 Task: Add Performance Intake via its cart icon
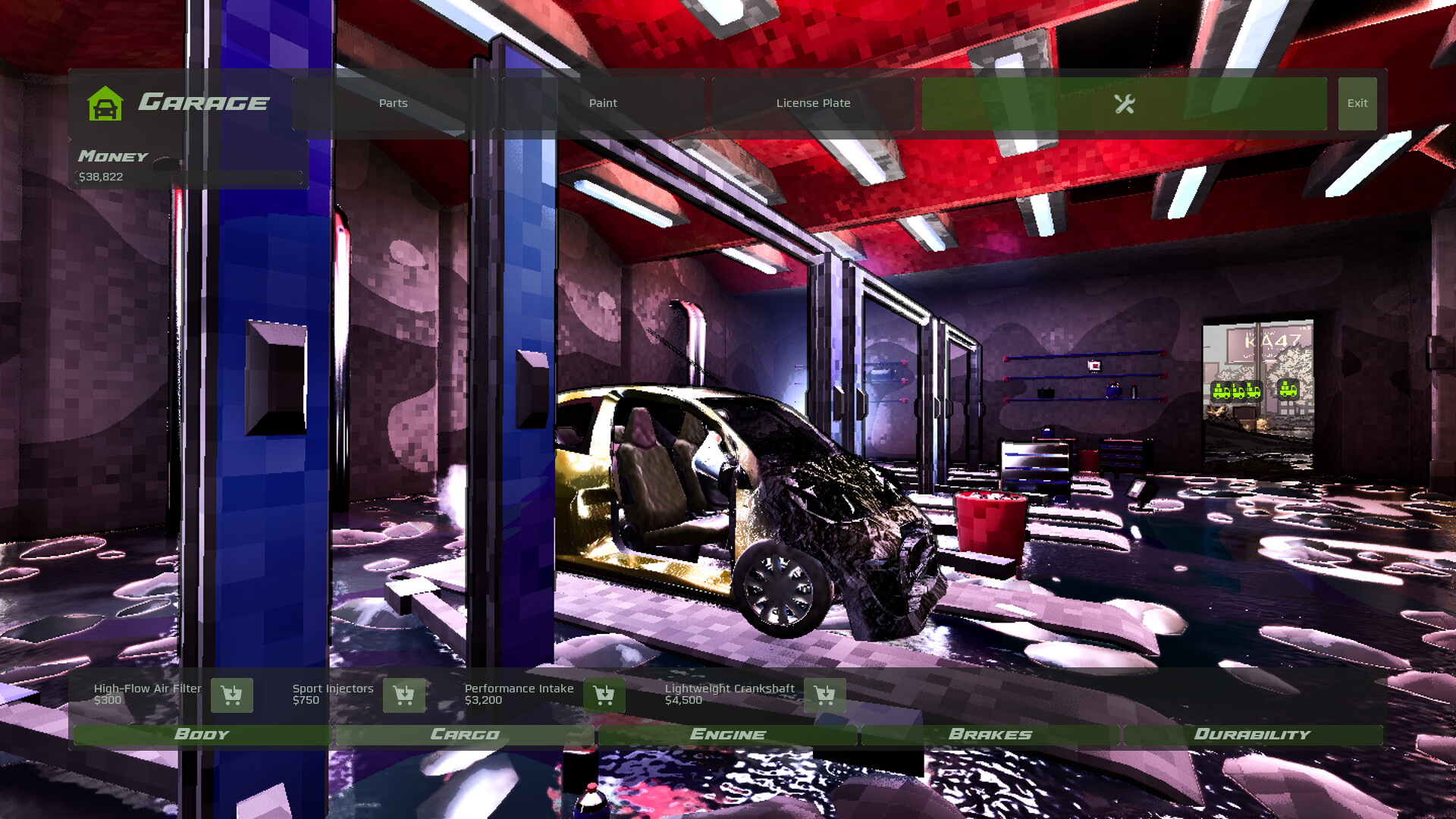[604, 695]
